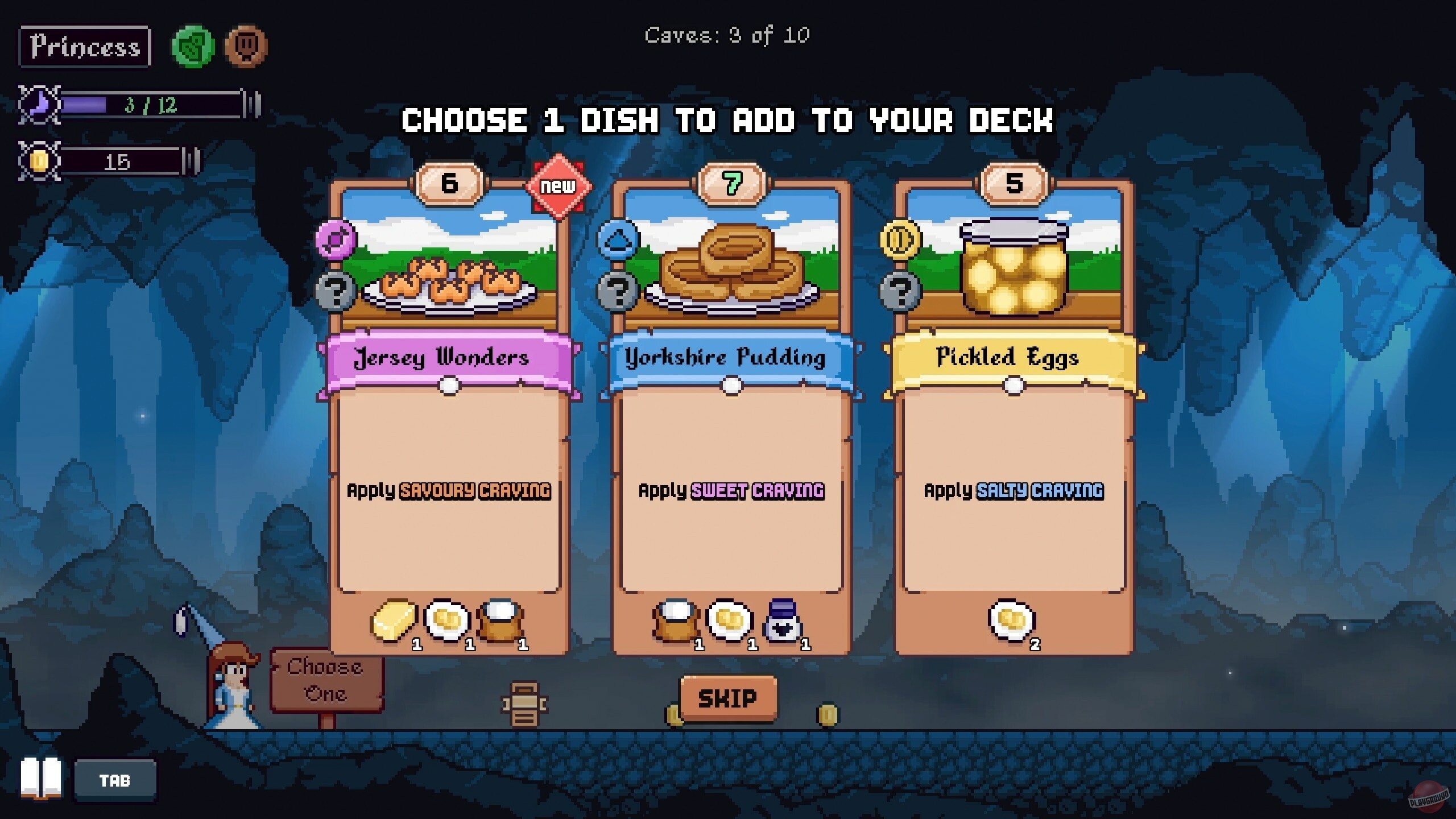Screen dimensions: 1456x819
Task: Click the 3/12 moon progress bar
Action: point(151,104)
